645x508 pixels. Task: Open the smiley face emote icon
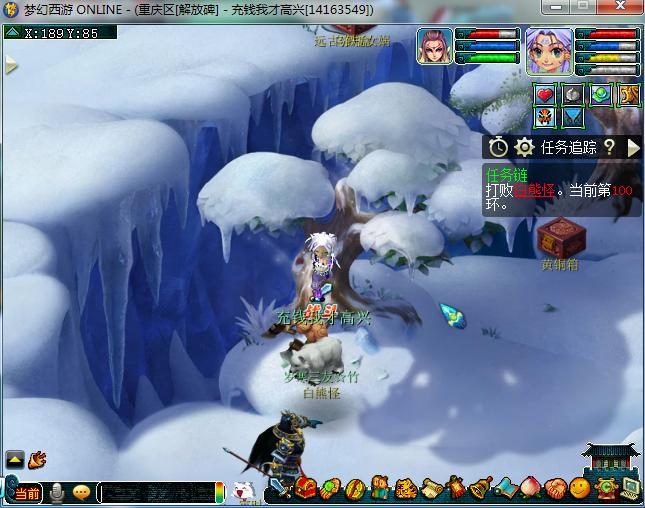580,489
